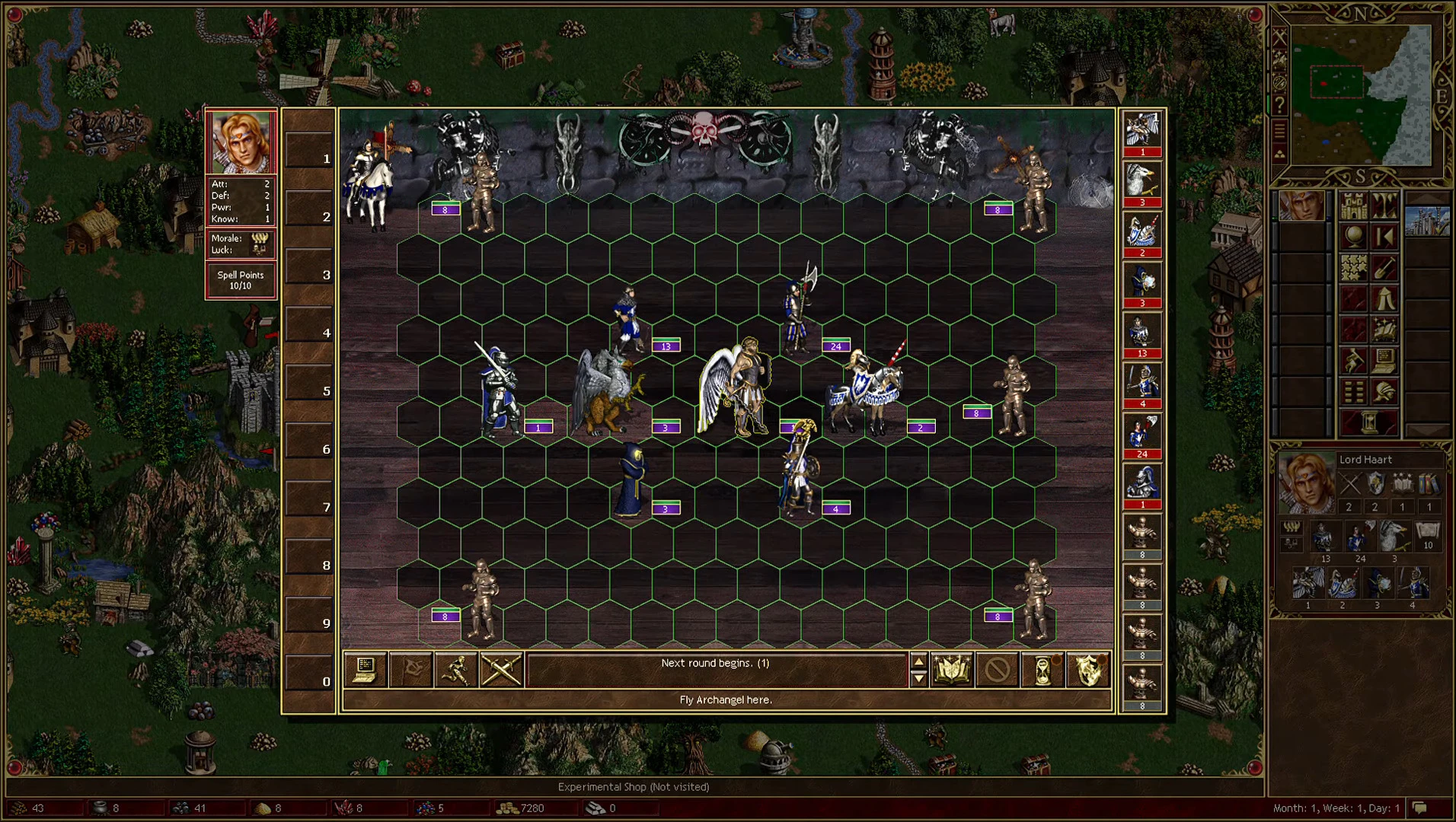Image resolution: width=1456 pixels, height=822 pixels.
Task: Surrender the battle using the flag icon
Action: point(412,670)
